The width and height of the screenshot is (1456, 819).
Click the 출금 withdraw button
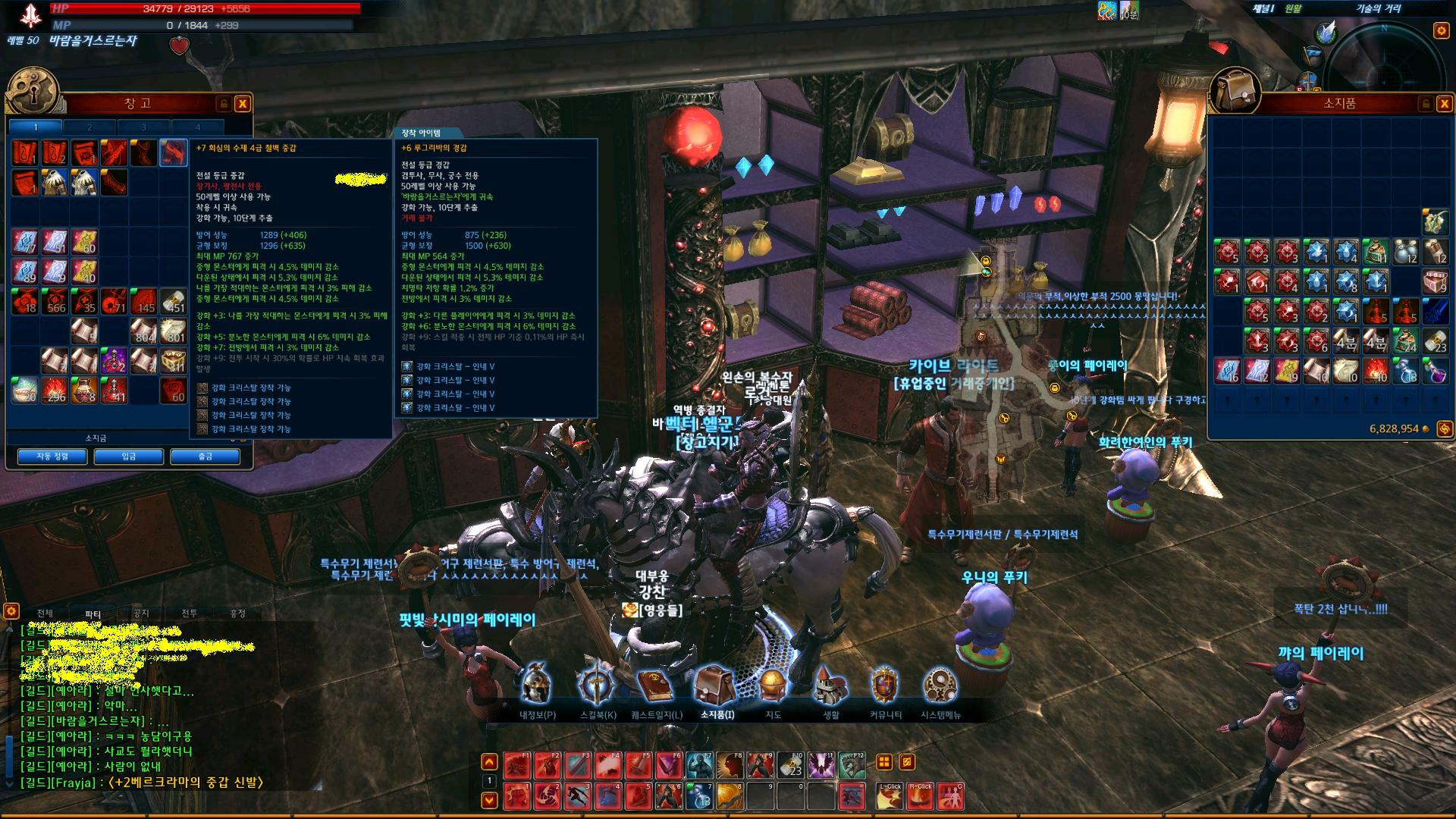point(205,457)
